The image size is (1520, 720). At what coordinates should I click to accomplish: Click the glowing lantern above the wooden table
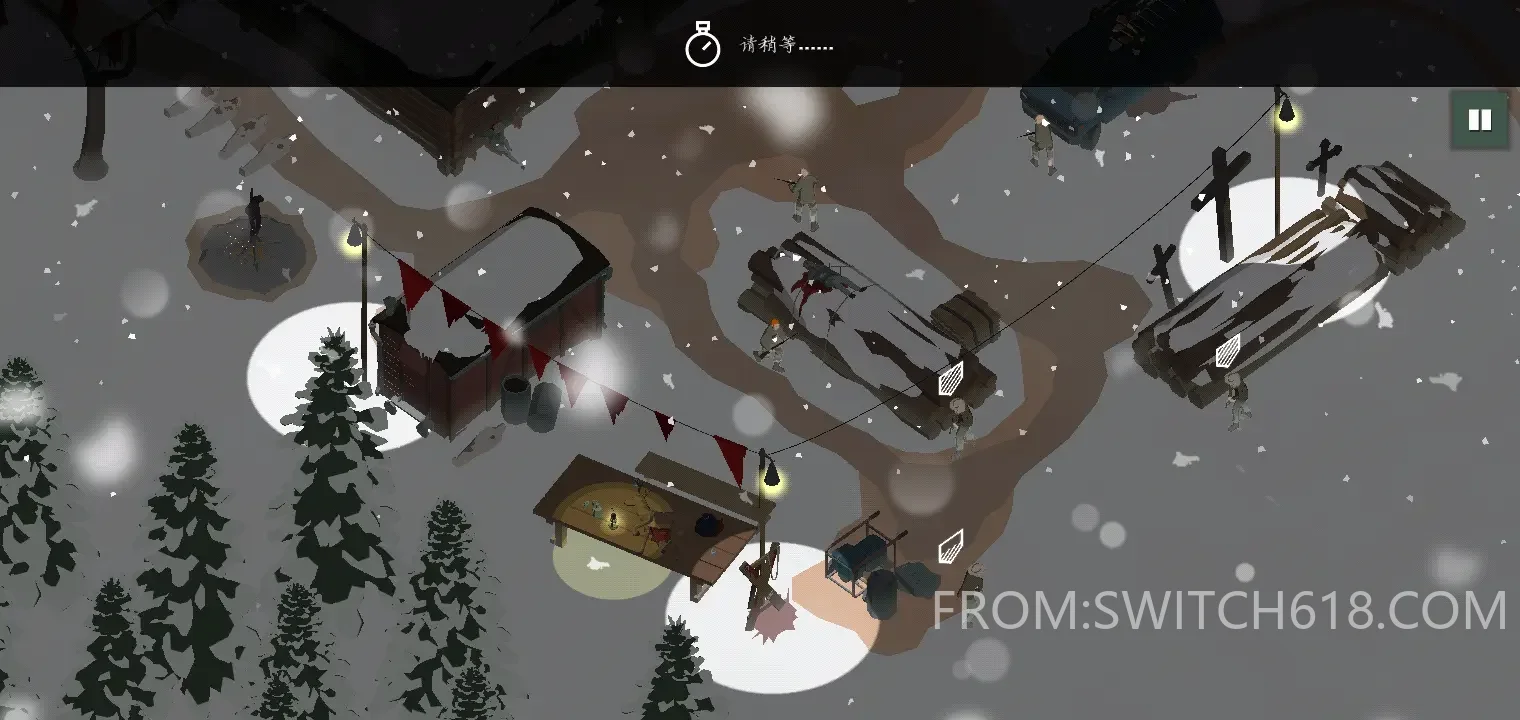770,478
